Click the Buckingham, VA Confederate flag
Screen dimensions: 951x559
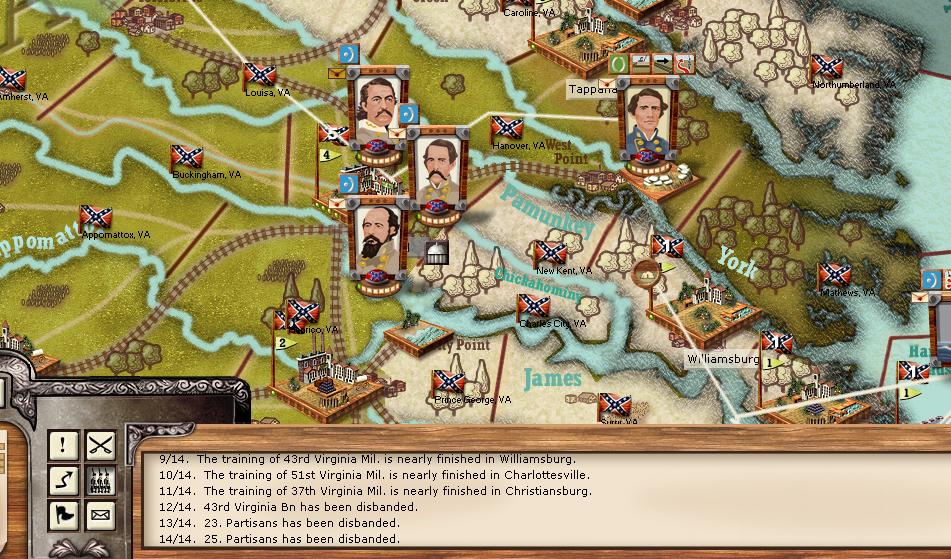click(186, 157)
